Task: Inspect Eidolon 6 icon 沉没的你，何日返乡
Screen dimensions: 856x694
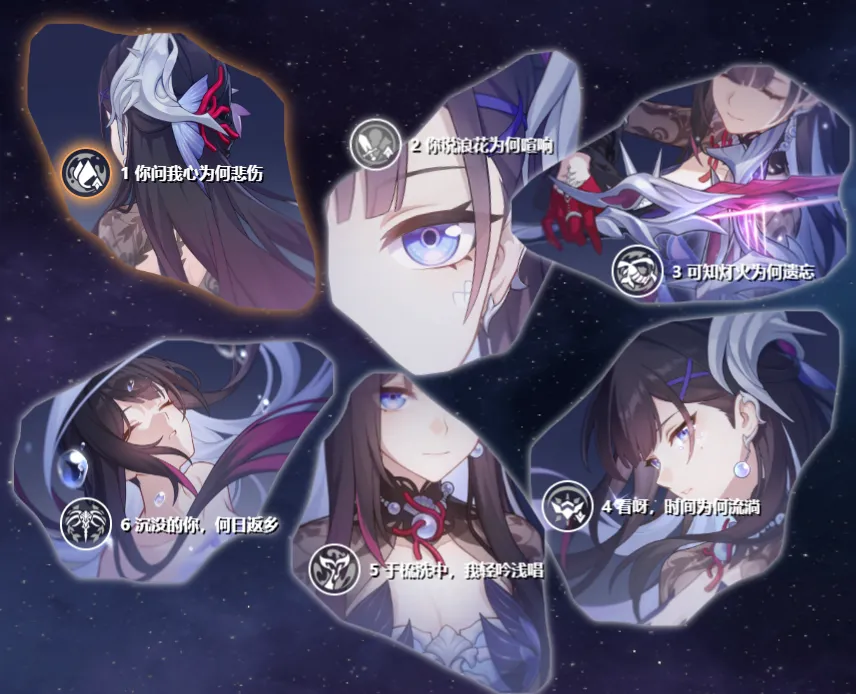Action: pos(85,523)
